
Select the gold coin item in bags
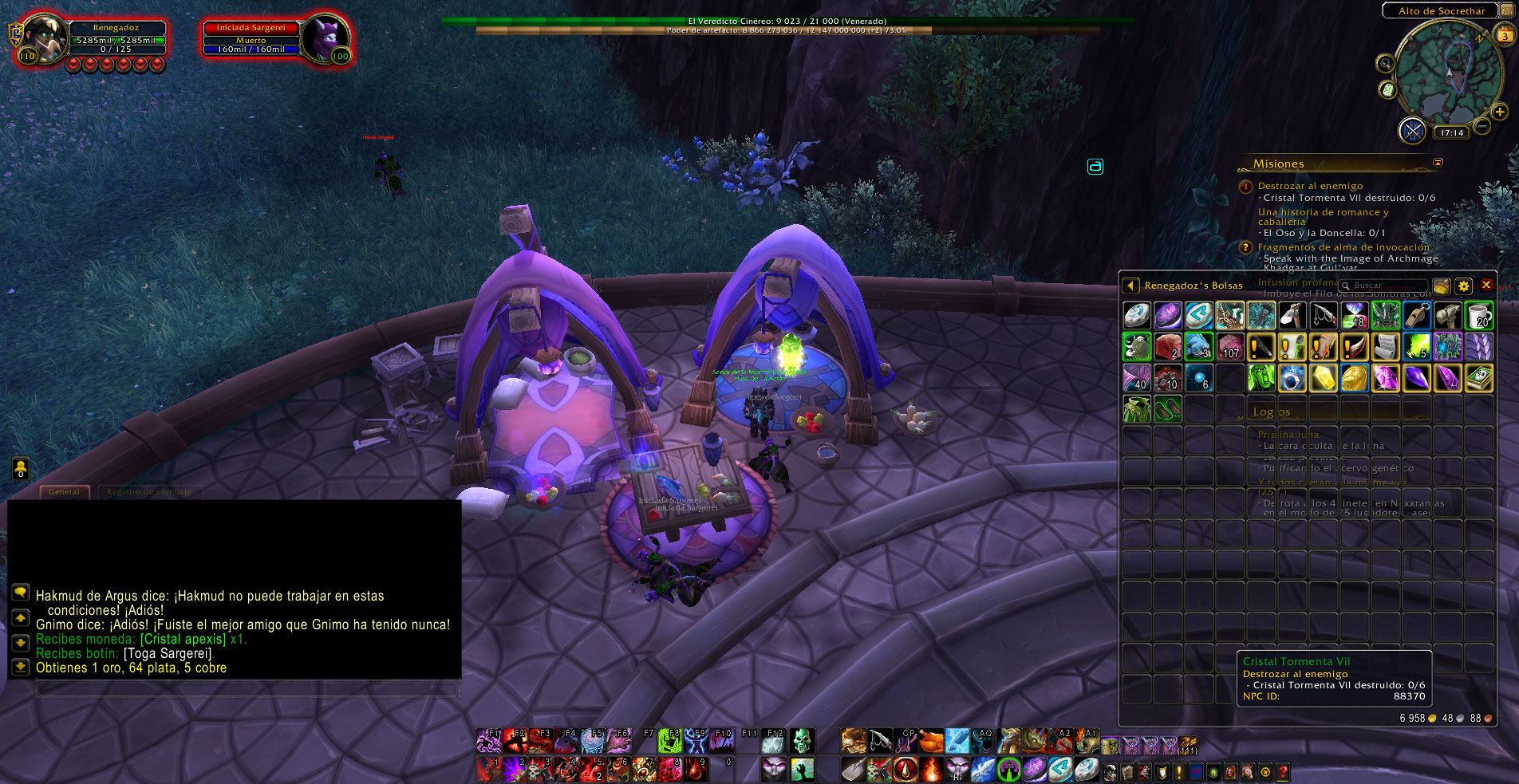tap(1354, 378)
